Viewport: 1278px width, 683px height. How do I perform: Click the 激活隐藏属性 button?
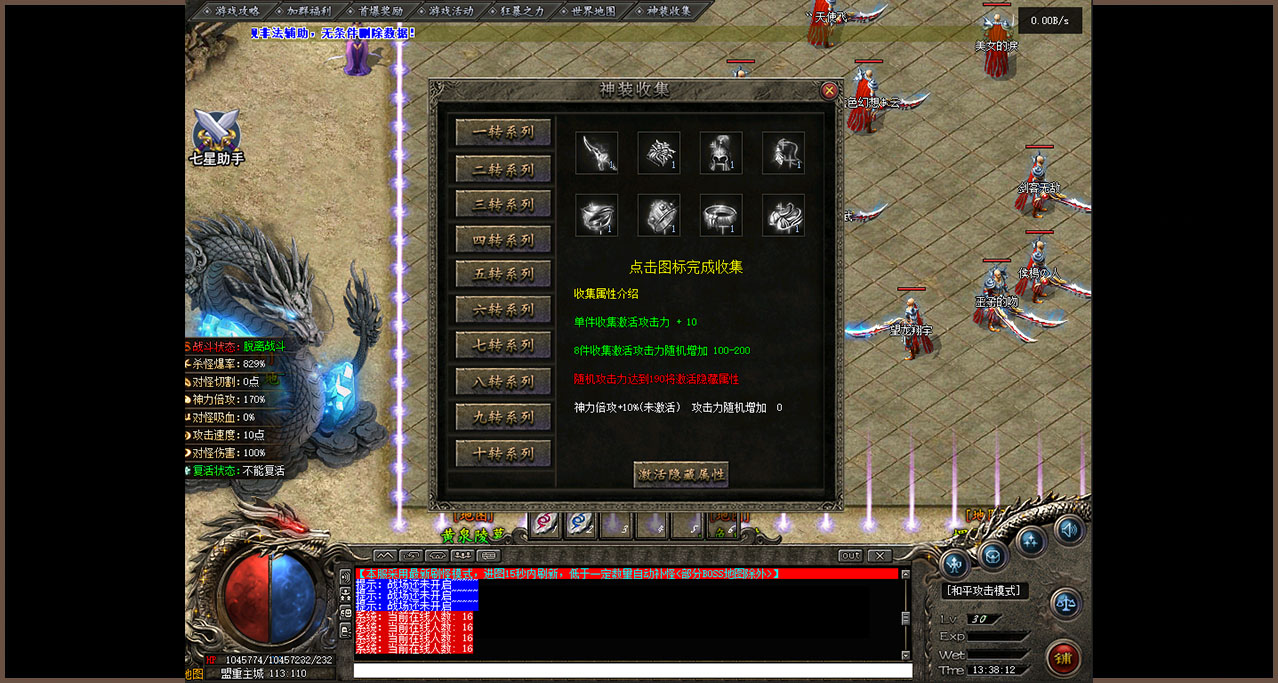[681, 473]
